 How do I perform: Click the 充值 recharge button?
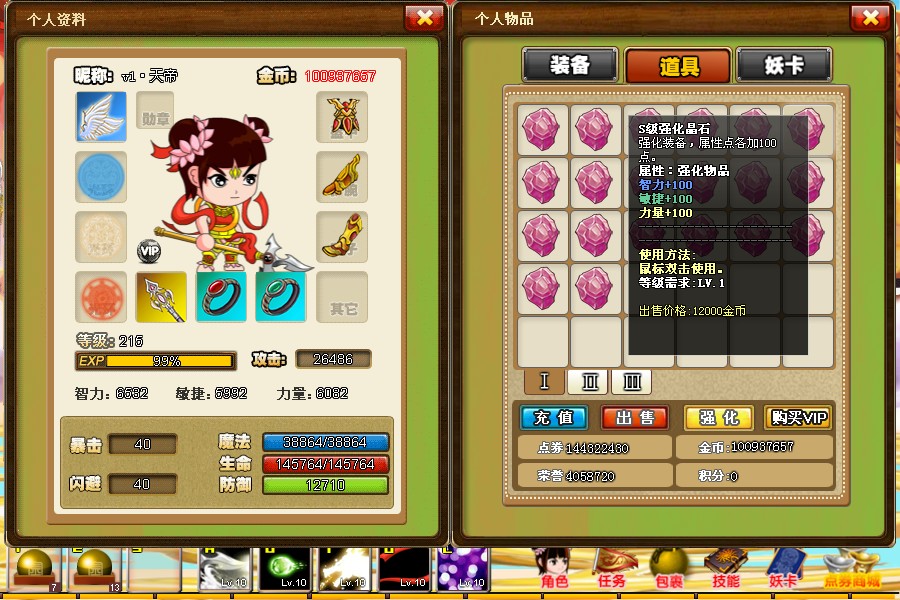click(x=554, y=417)
